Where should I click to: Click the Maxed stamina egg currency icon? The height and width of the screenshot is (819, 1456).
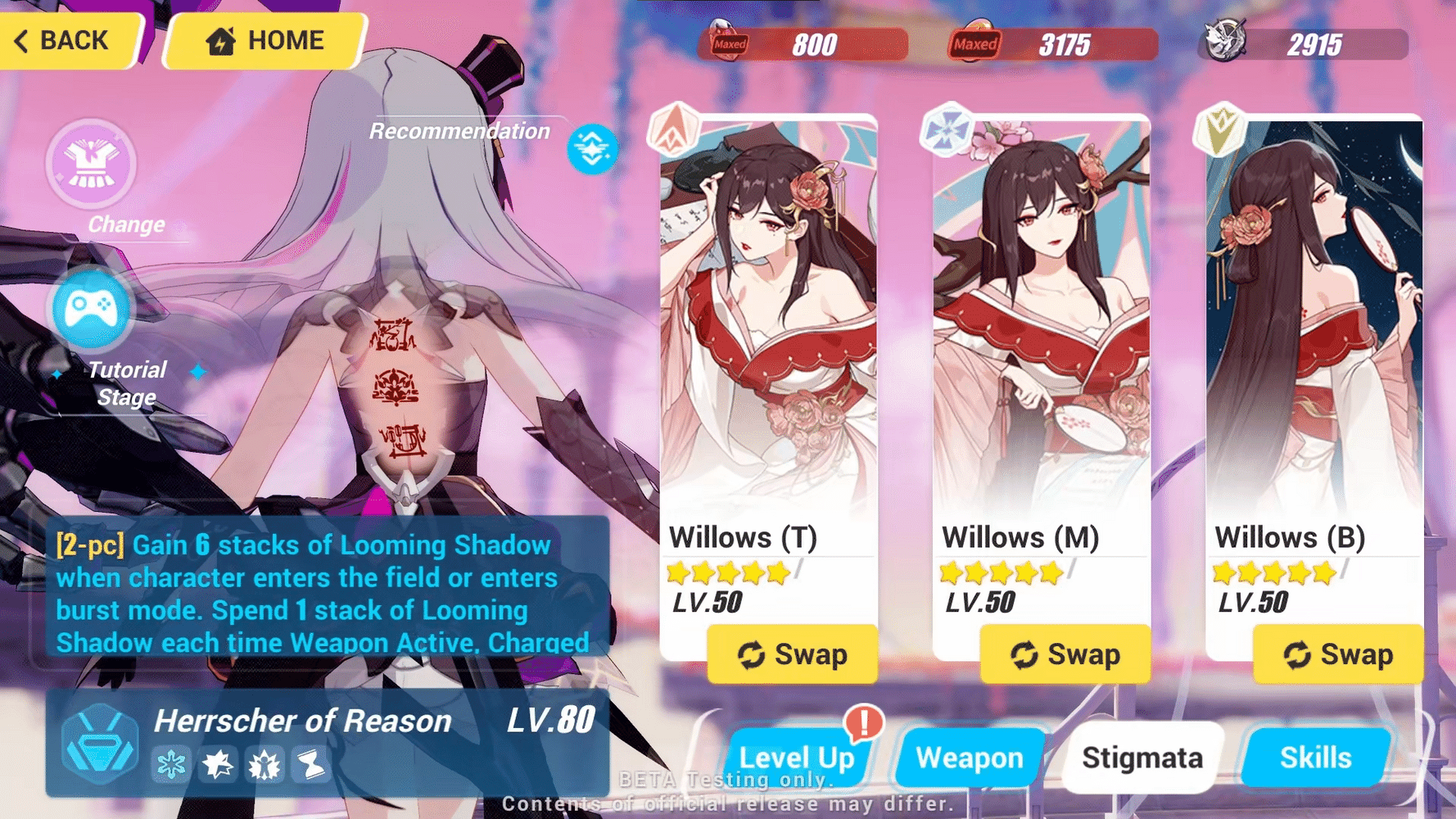(724, 41)
